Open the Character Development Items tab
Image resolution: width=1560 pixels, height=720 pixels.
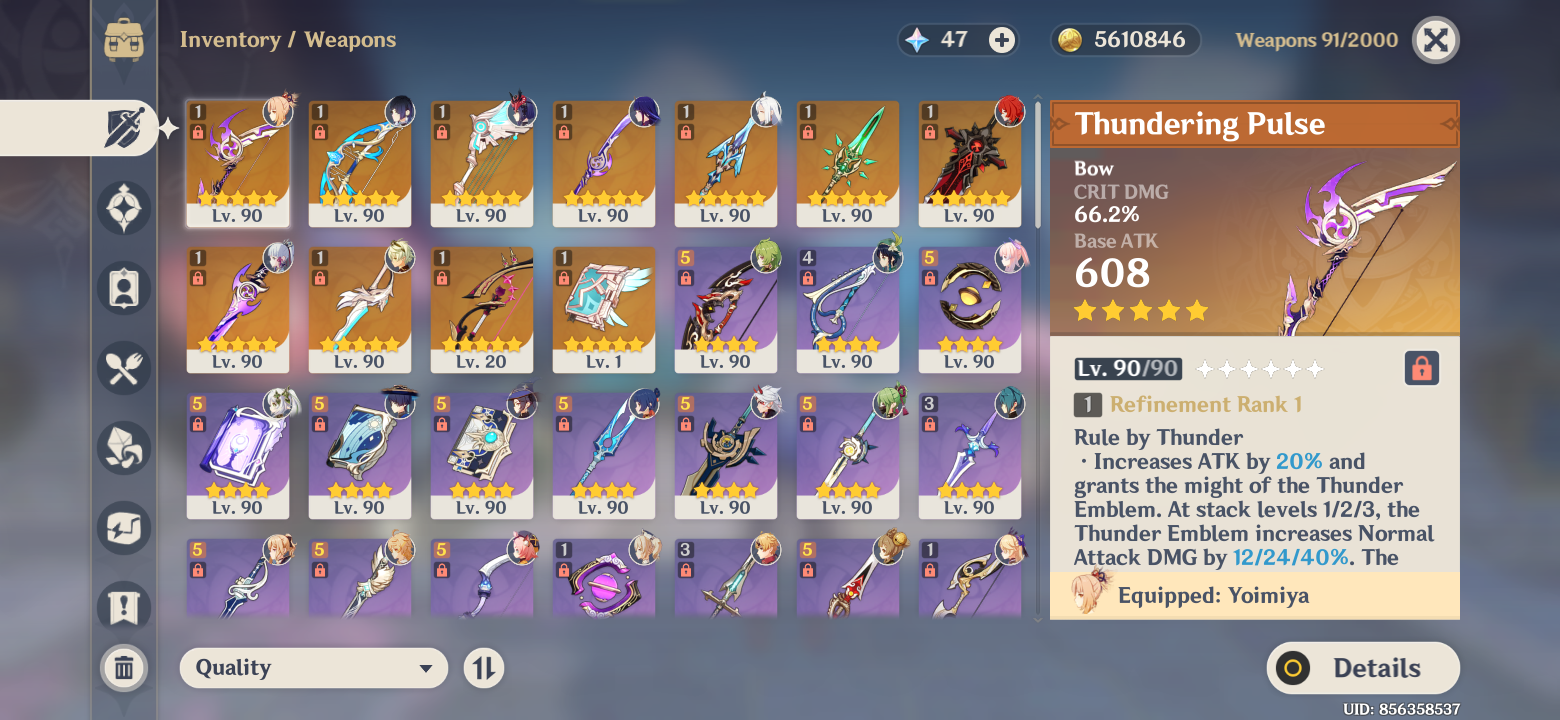124,288
